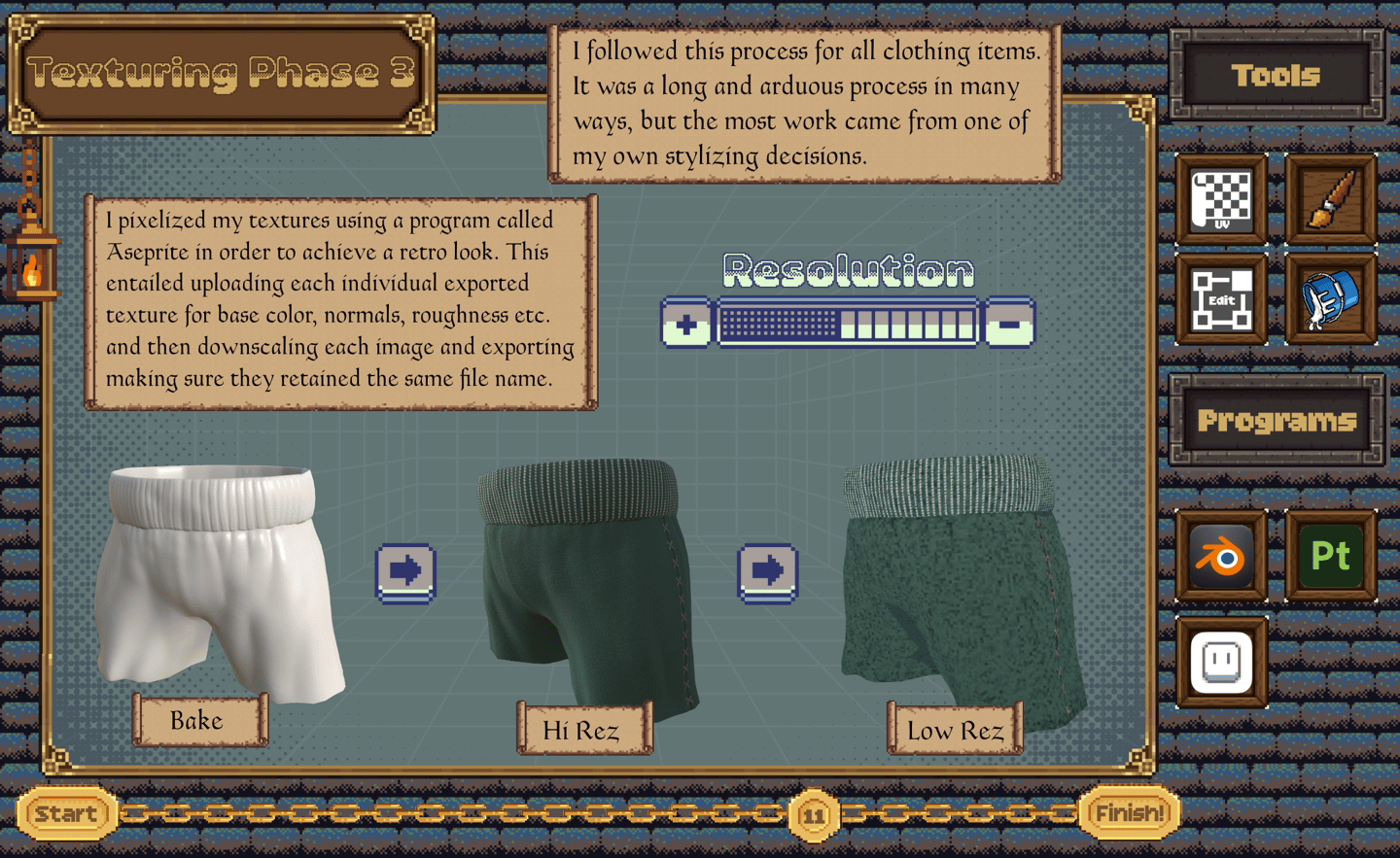The height and width of the screenshot is (858, 1400).
Task: Decrease resolution with the minus button
Action: pyautogui.click(x=1009, y=324)
